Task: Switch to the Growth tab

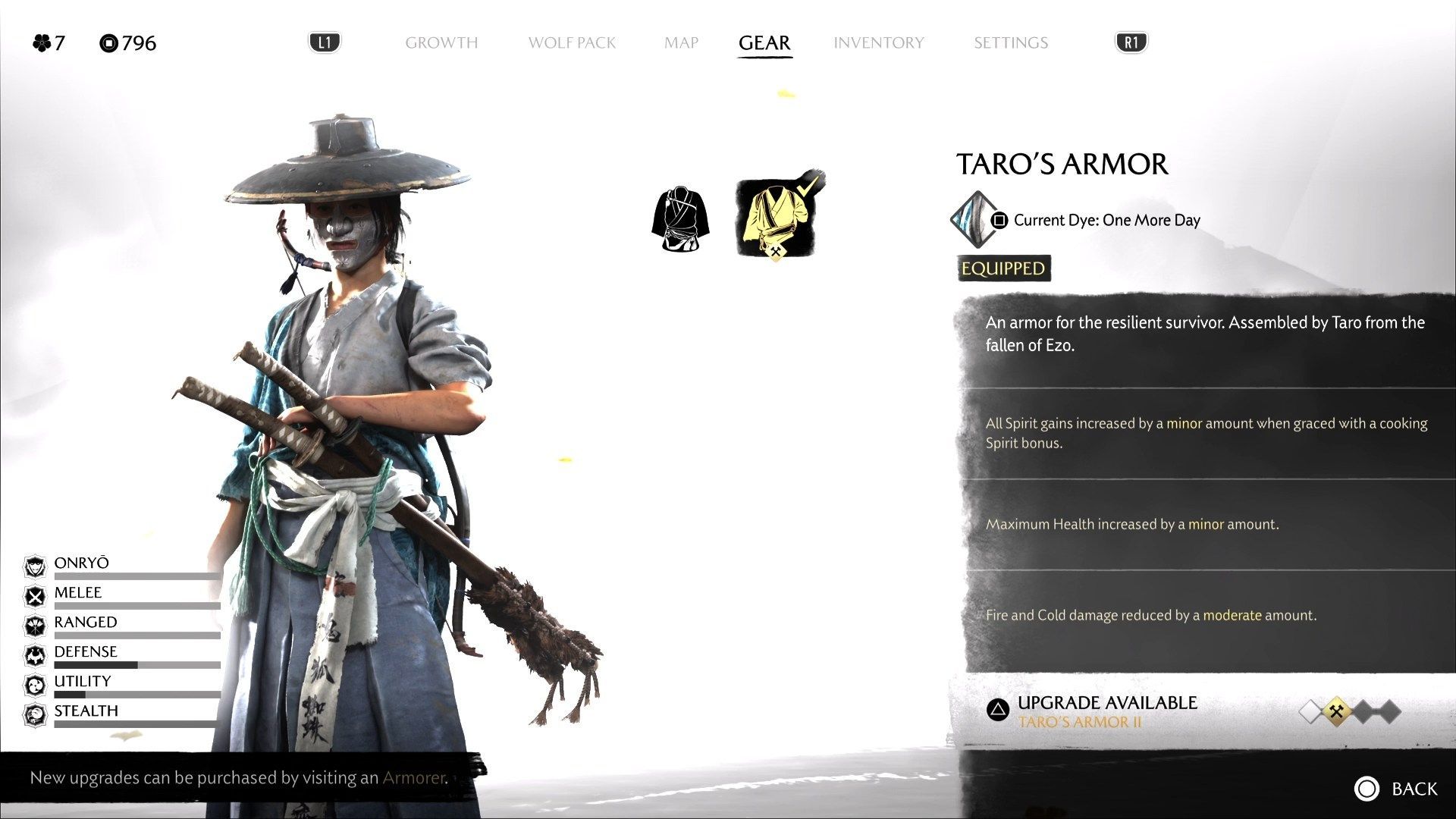Action: [441, 43]
